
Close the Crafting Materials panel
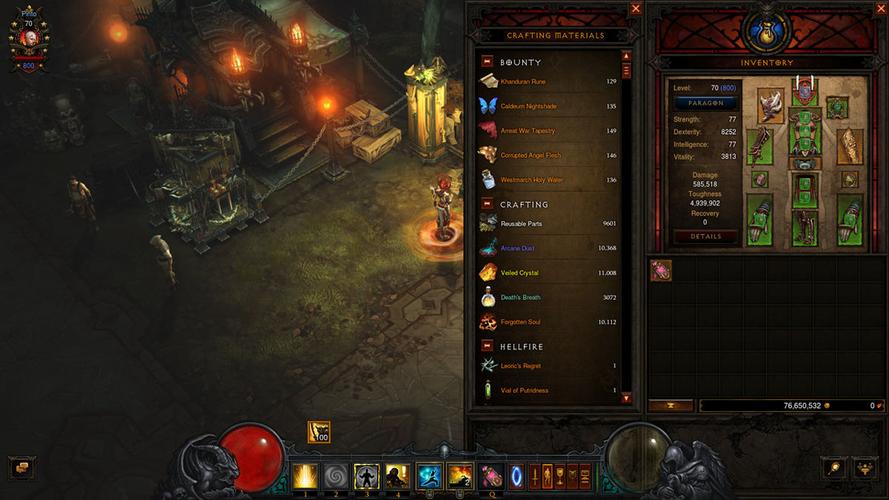pos(636,9)
